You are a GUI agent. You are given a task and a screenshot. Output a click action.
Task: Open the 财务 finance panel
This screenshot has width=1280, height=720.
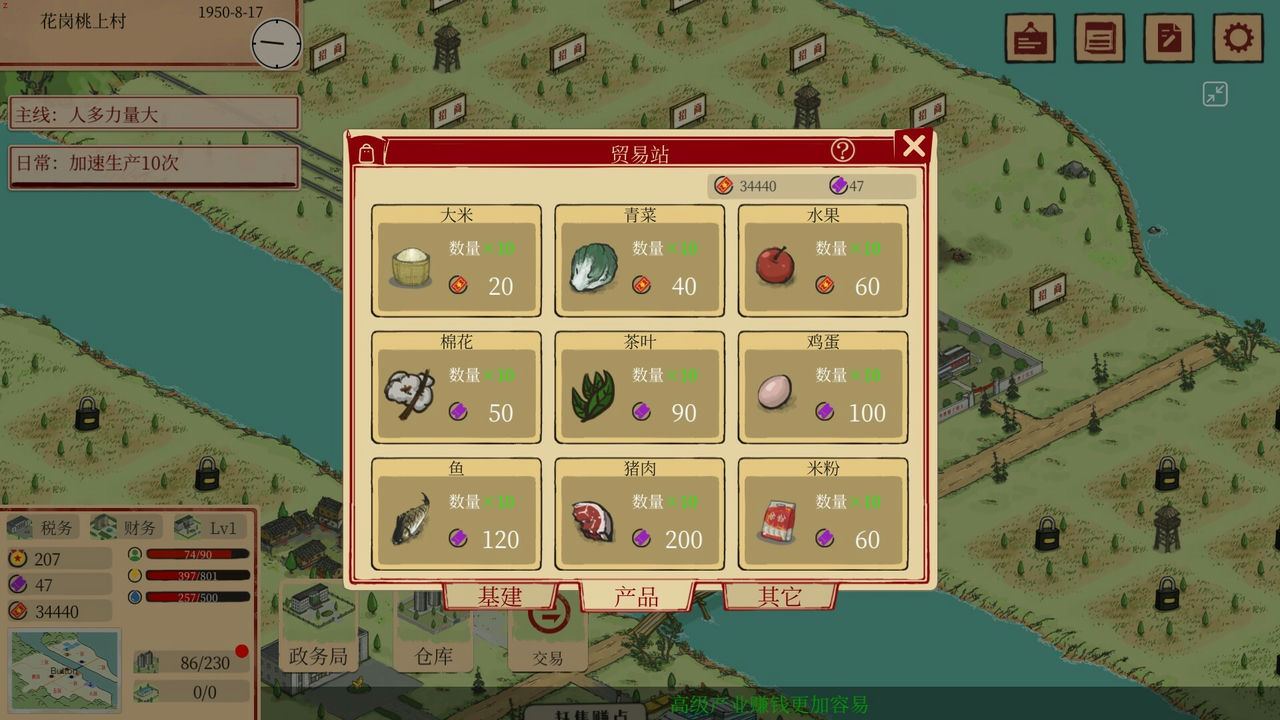point(127,527)
